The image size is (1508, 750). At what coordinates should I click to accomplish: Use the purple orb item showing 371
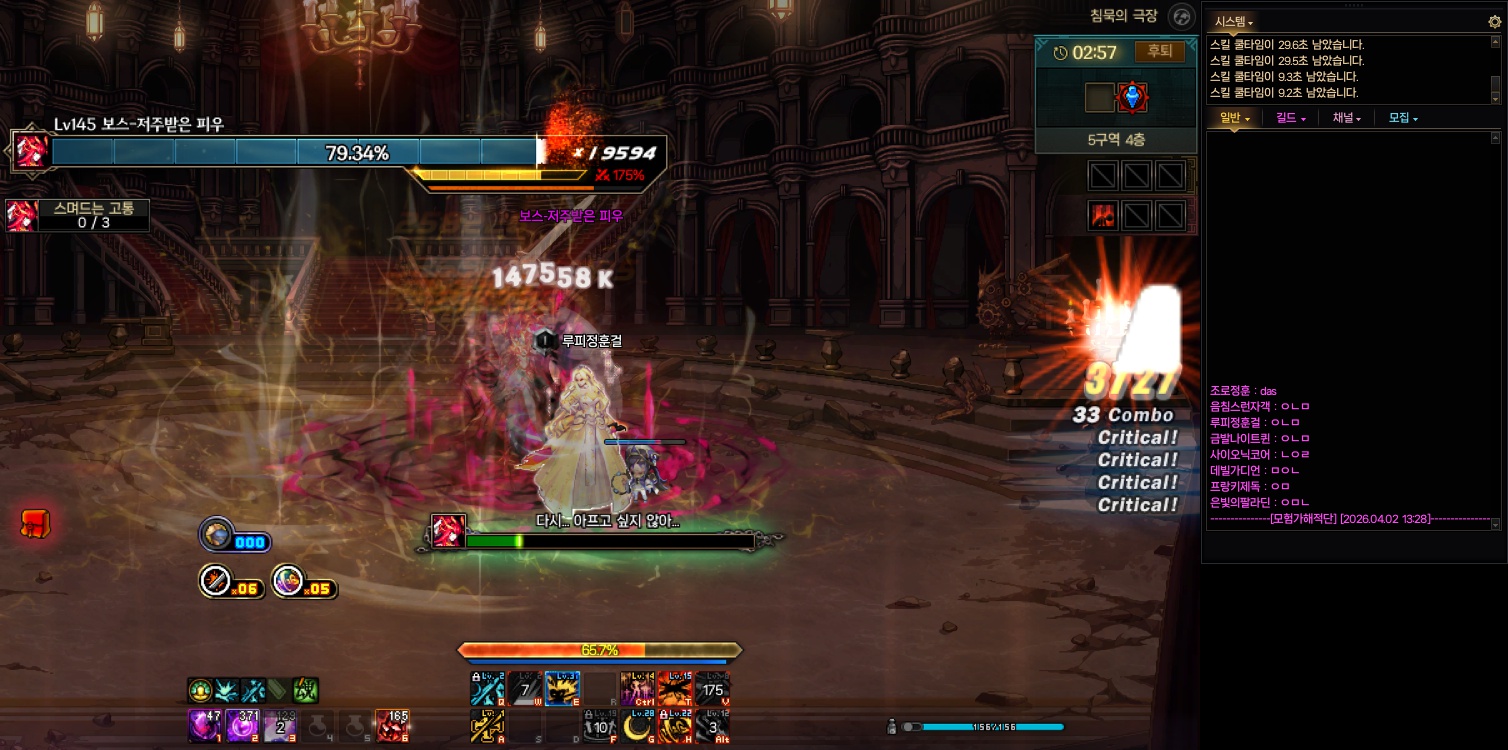tap(243, 725)
